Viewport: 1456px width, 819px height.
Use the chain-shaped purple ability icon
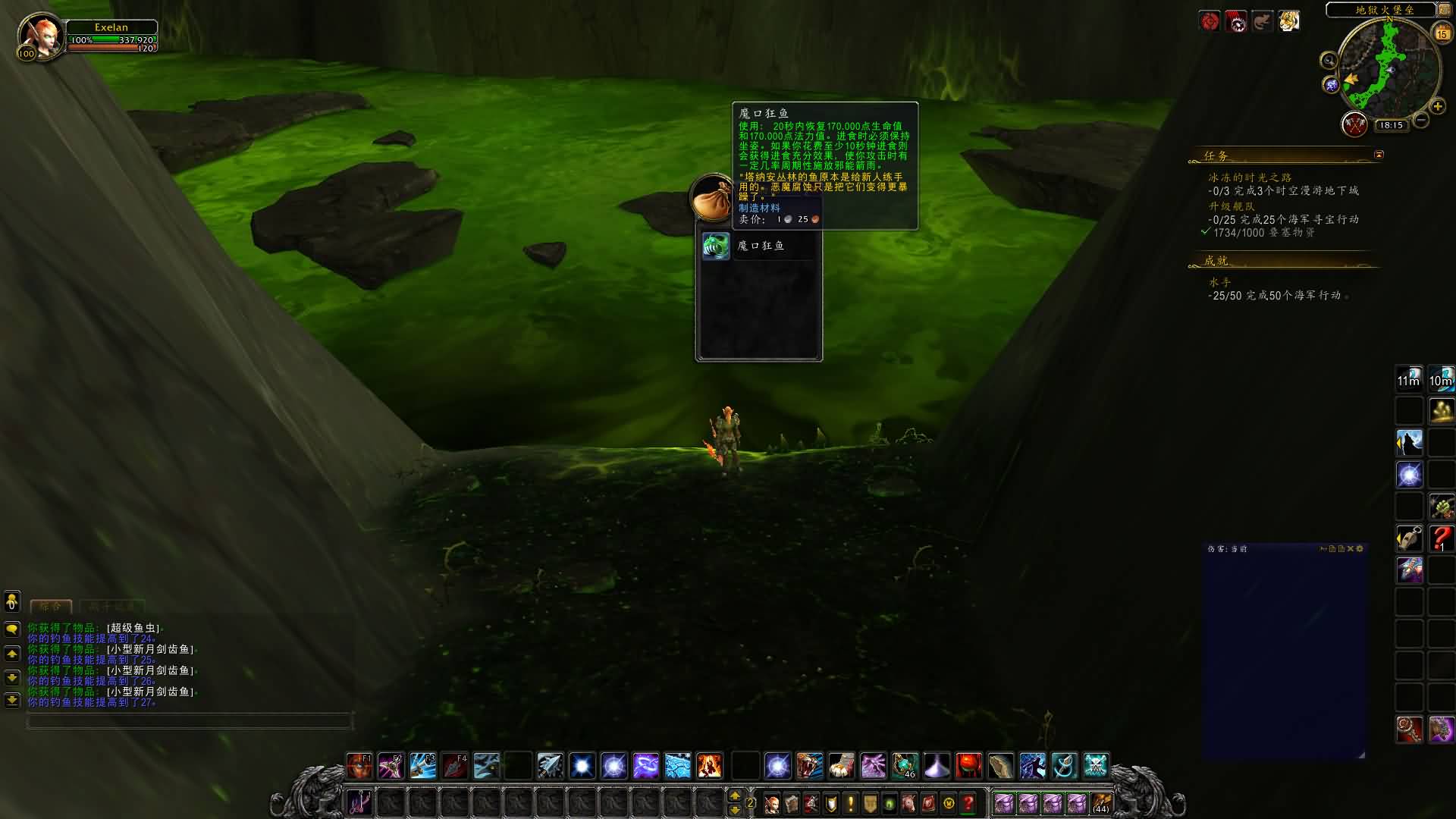(x=646, y=766)
